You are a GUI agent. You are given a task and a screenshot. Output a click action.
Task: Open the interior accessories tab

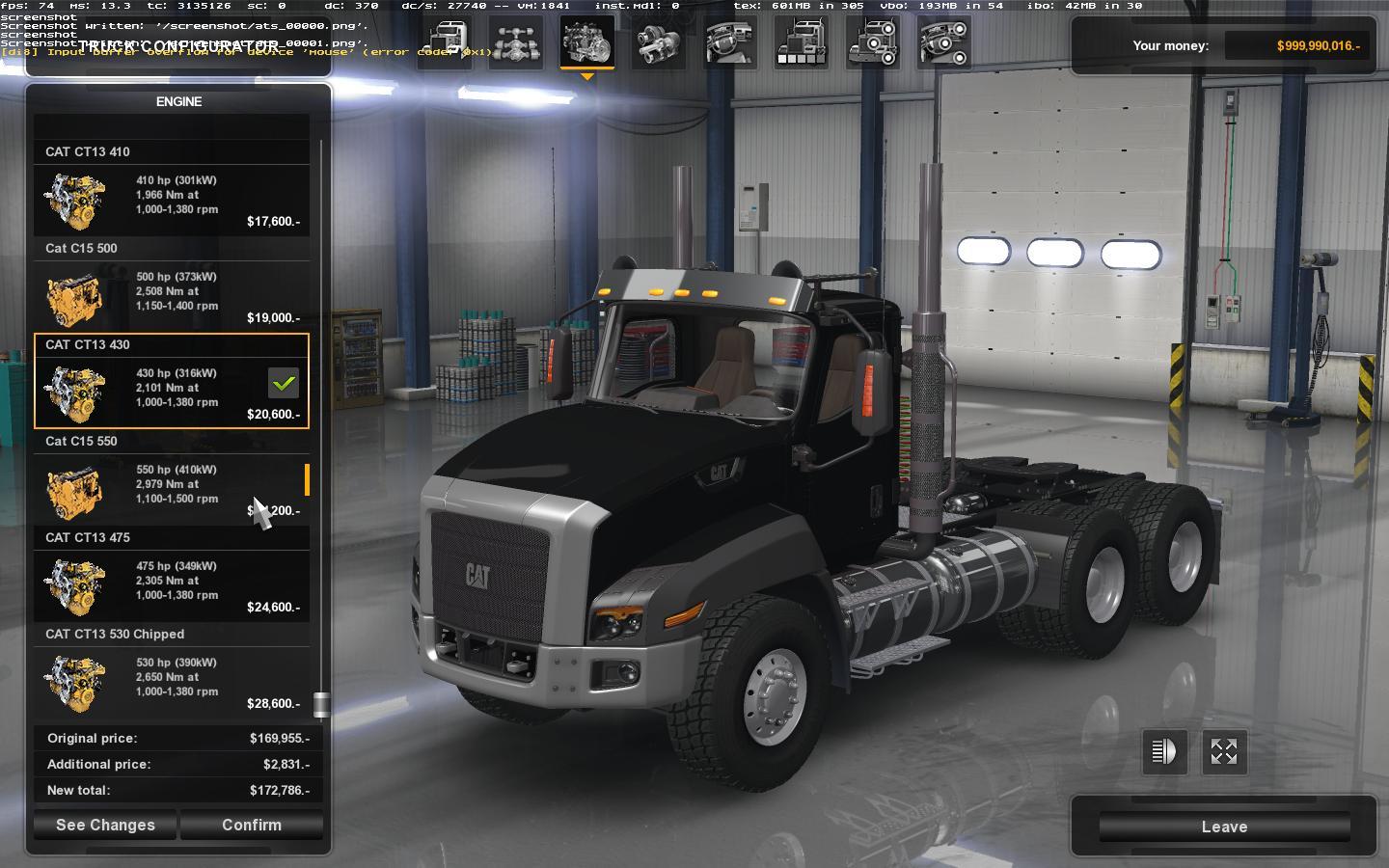coord(944,42)
